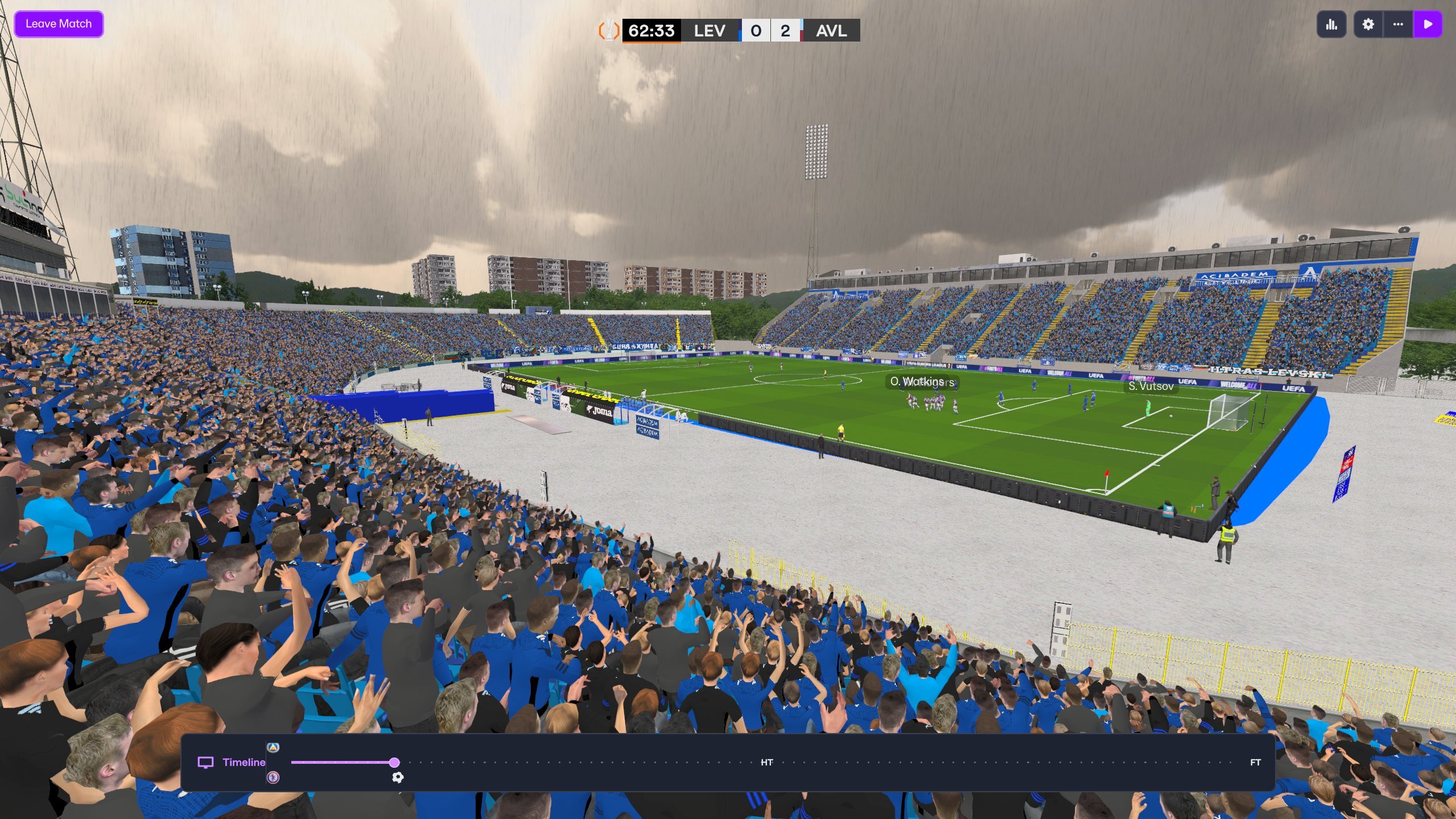Show more options ellipsis menu
The image size is (1456, 819).
pyautogui.click(x=1397, y=24)
